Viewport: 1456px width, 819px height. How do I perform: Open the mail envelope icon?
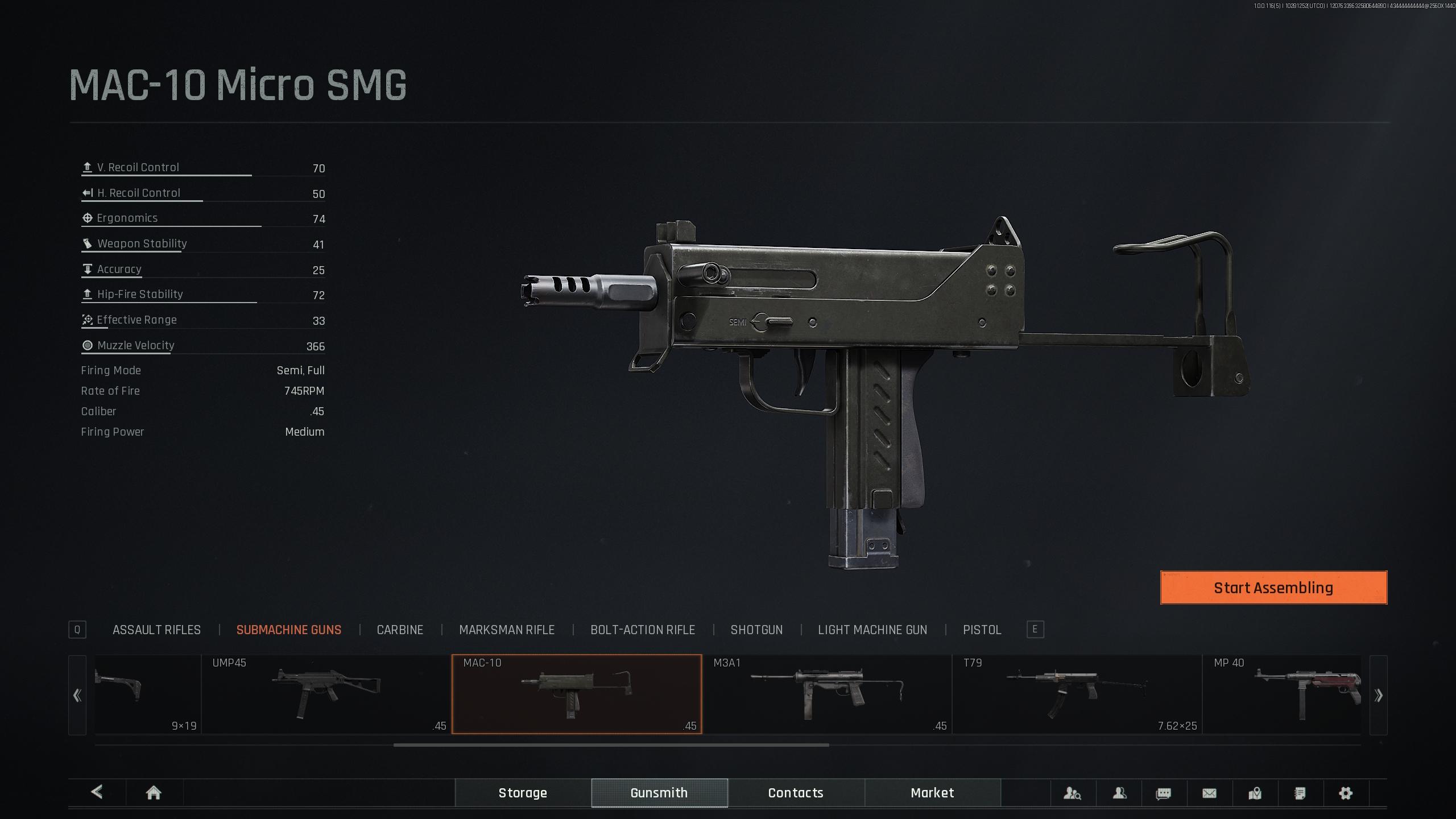1209,793
